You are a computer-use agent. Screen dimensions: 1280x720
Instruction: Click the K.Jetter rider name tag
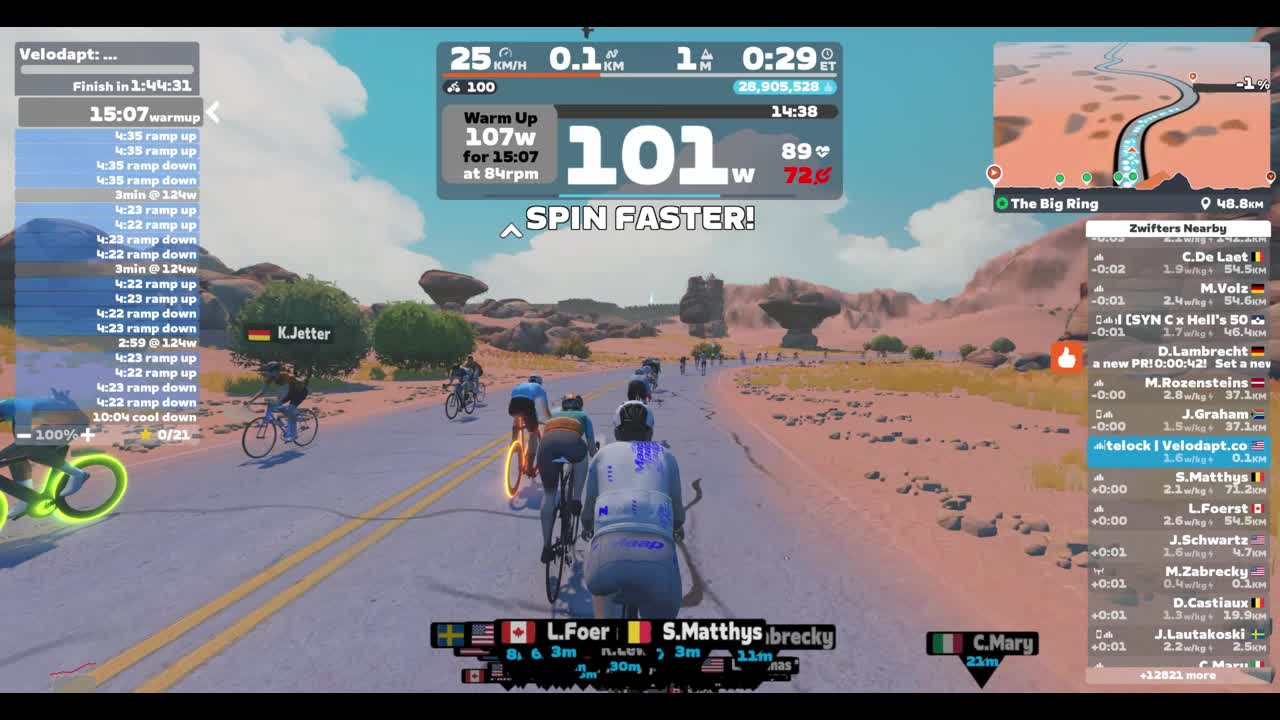click(x=290, y=333)
